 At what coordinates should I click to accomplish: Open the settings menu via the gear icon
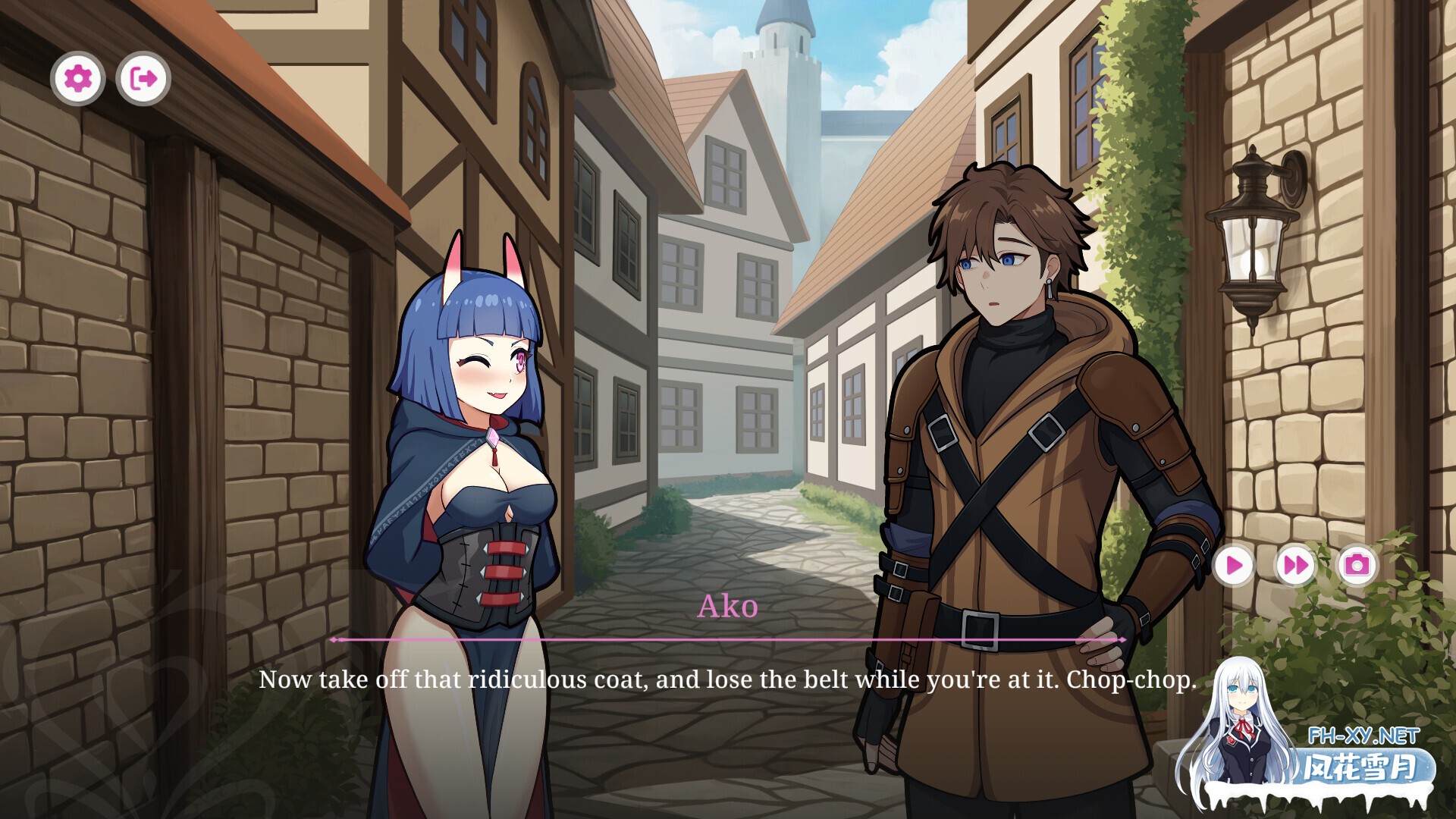[78, 78]
